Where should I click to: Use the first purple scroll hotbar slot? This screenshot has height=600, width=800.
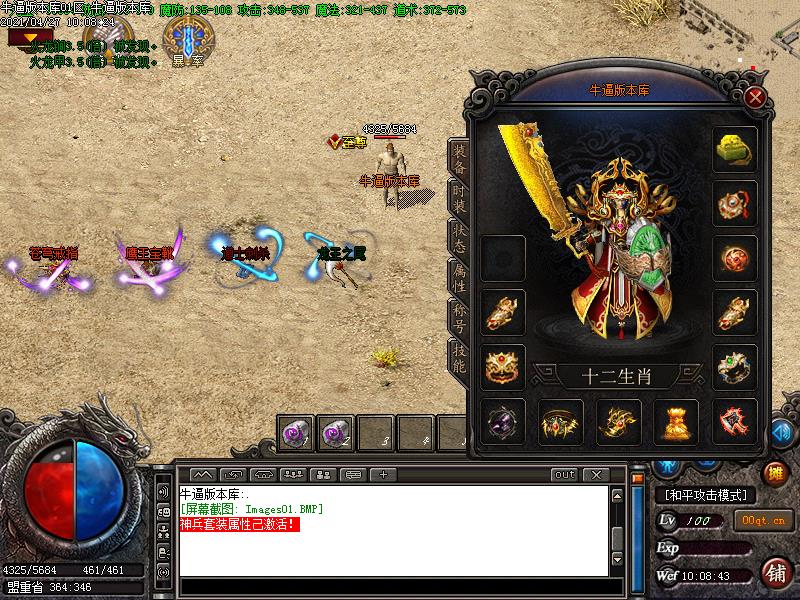[297, 434]
